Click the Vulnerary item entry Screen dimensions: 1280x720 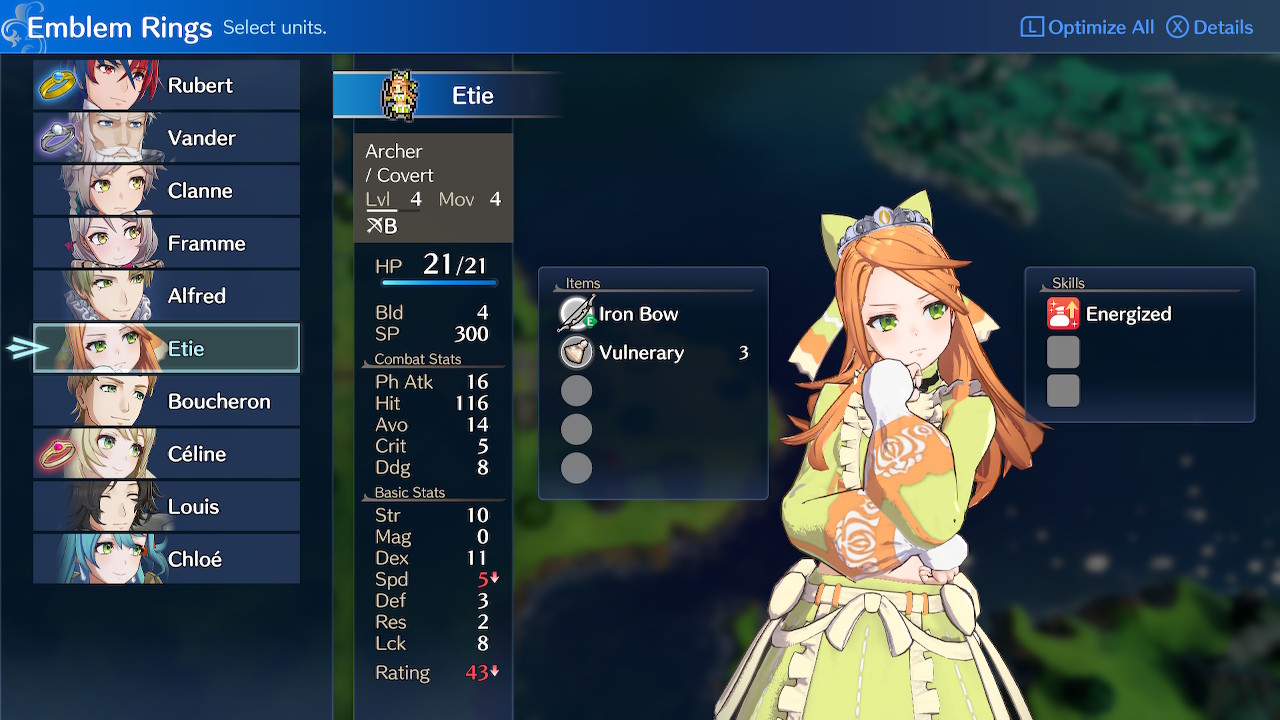640,353
